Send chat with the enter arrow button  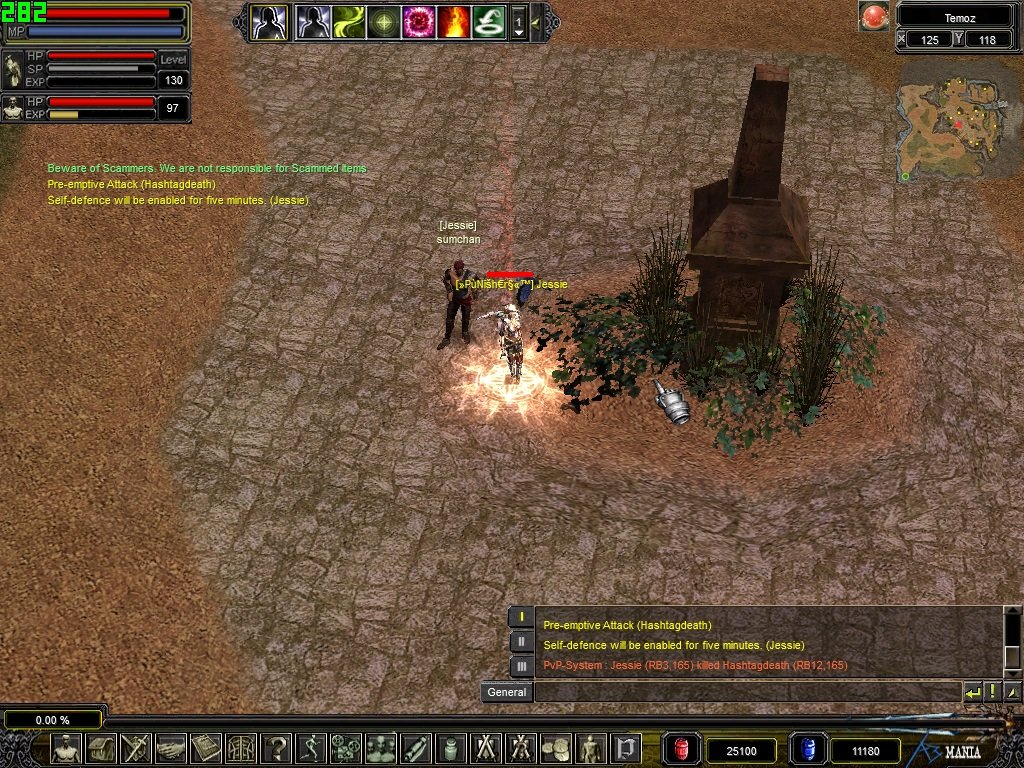point(972,692)
